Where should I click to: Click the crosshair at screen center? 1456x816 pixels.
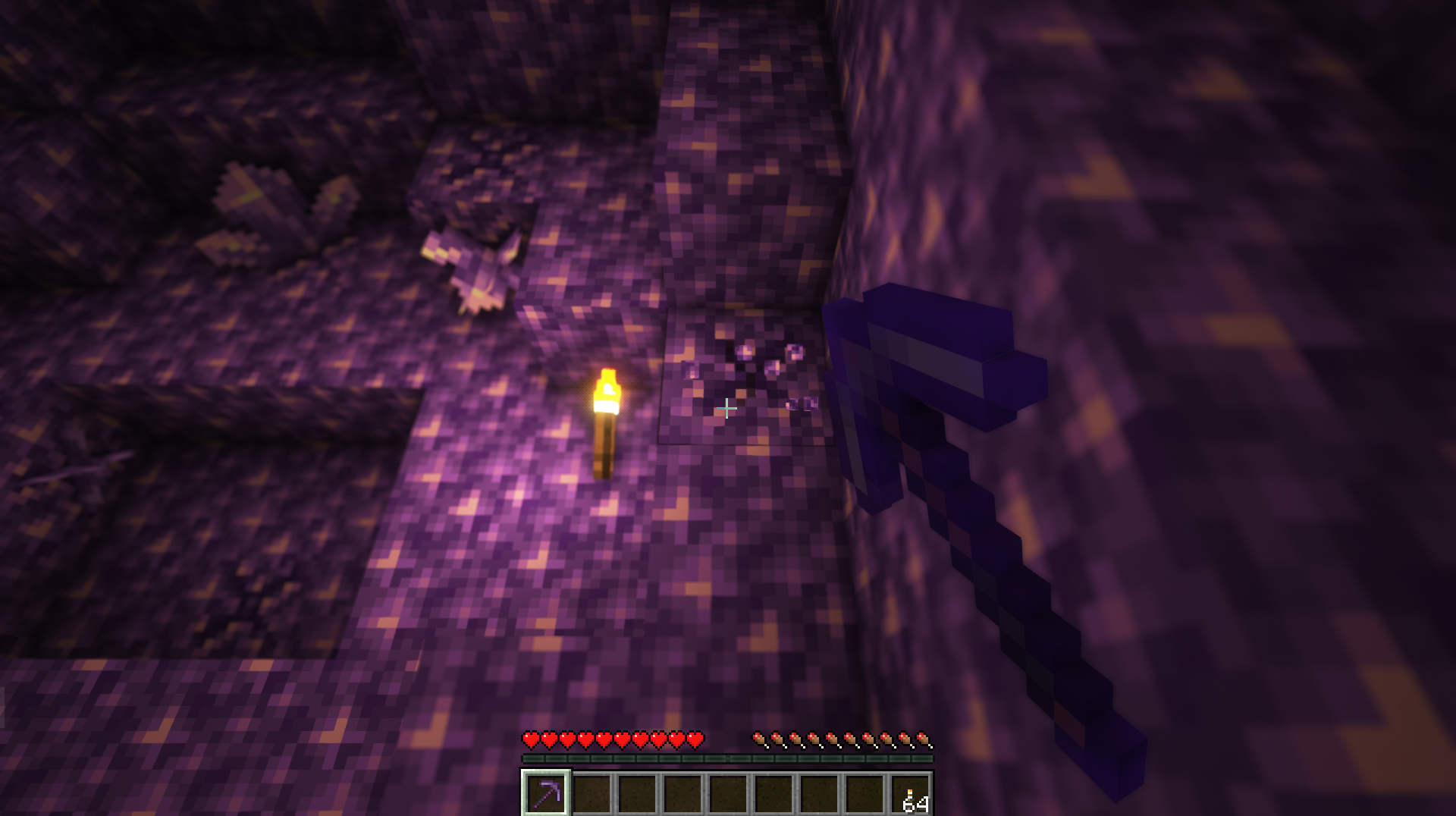pos(726,408)
